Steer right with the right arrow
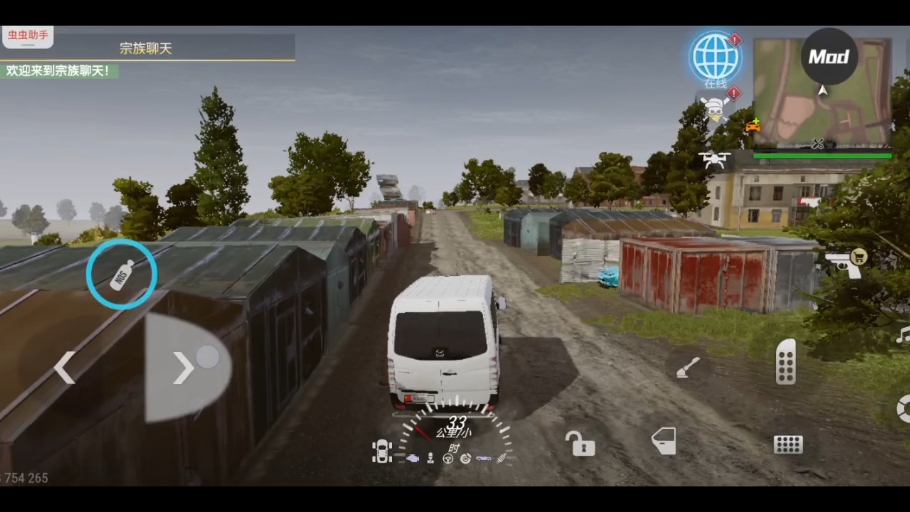Image resolution: width=910 pixels, height=512 pixels. (x=183, y=367)
